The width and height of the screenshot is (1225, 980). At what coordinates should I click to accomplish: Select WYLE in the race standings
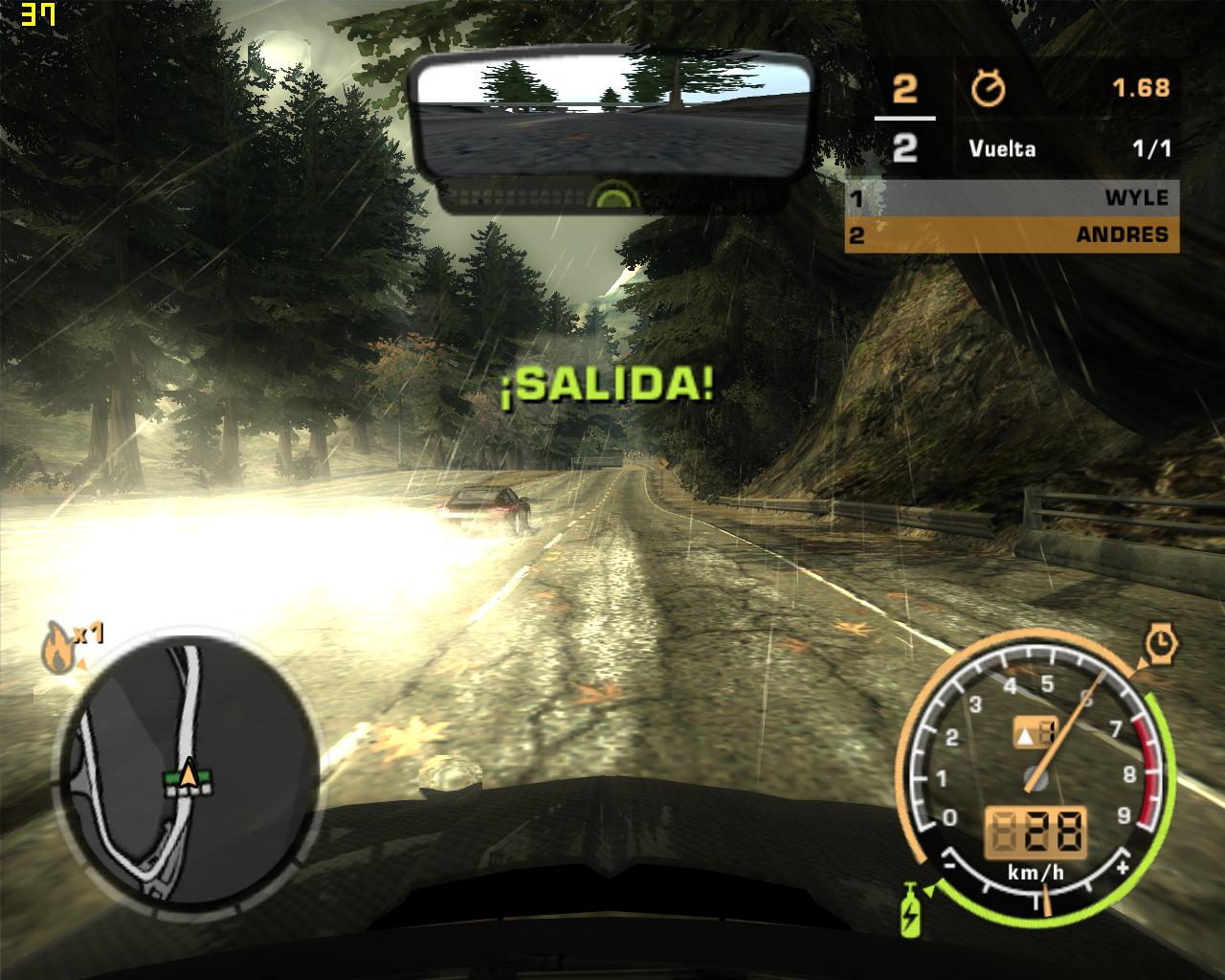pyautogui.click(x=1011, y=198)
